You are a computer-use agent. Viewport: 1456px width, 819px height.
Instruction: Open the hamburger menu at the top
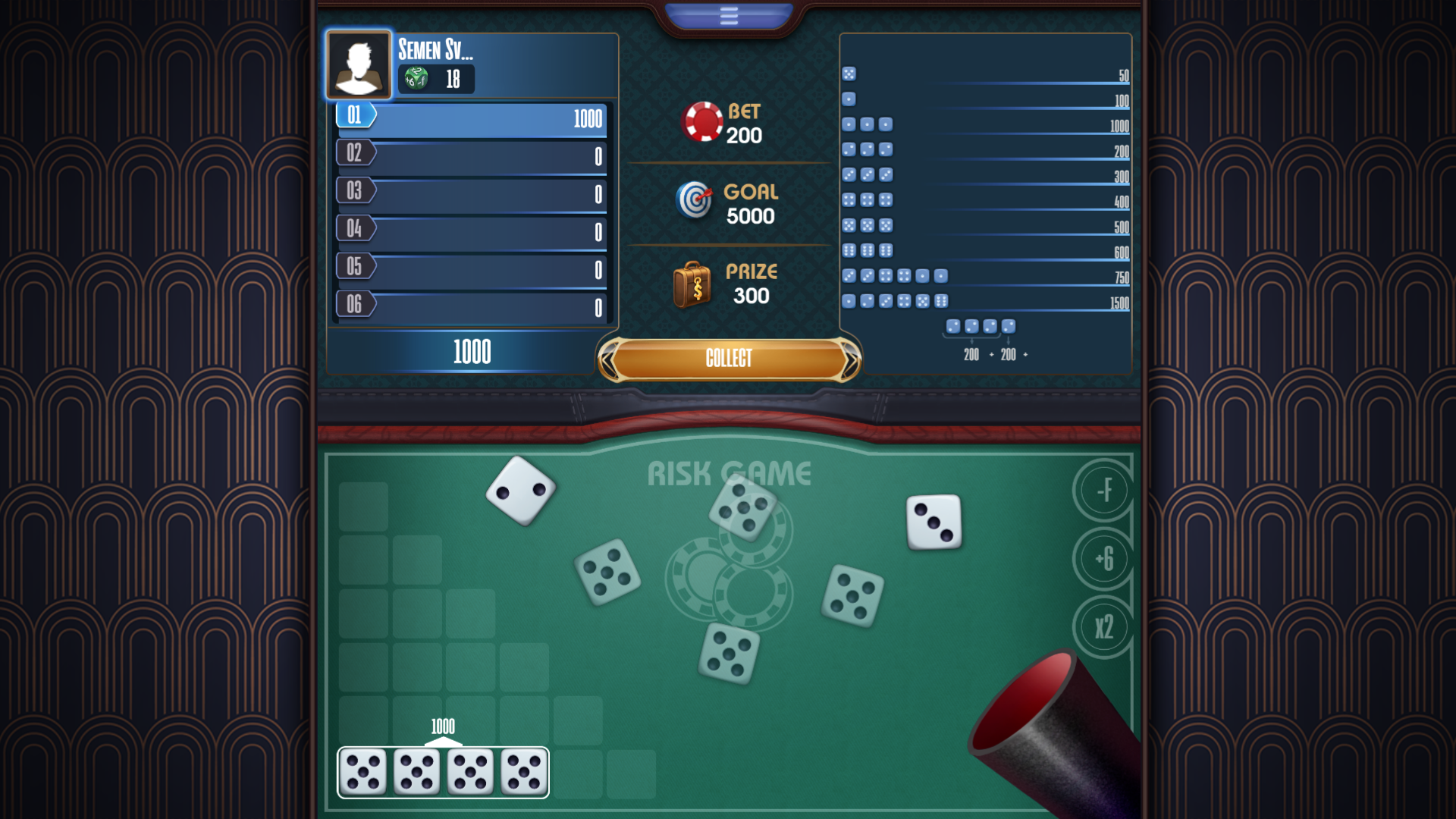click(x=728, y=14)
